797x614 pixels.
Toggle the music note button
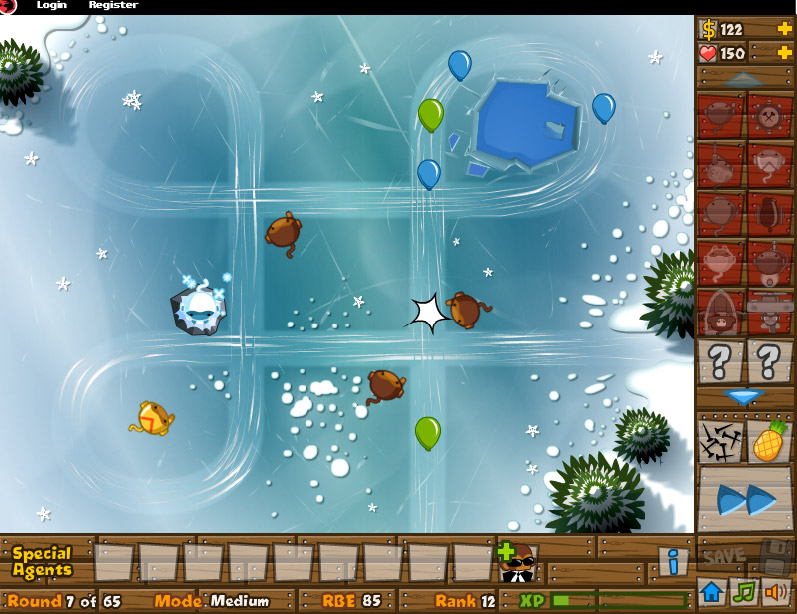(x=744, y=592)
